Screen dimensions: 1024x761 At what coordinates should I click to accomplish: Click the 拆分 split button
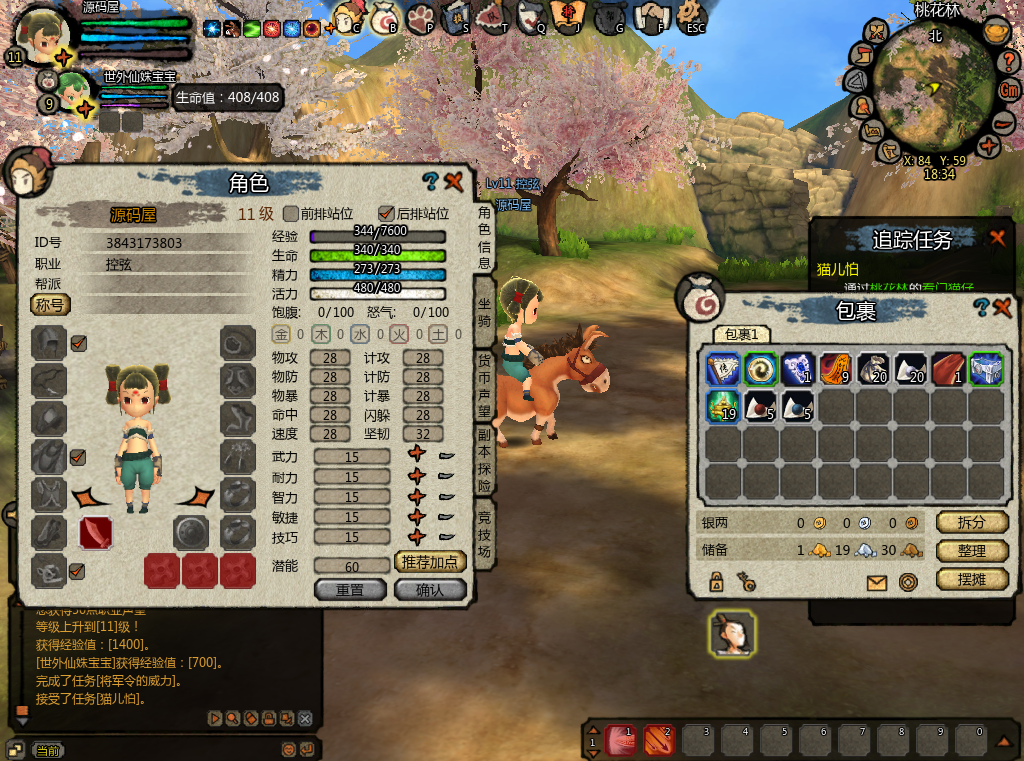pyautogui.click(x=972, y=522)
